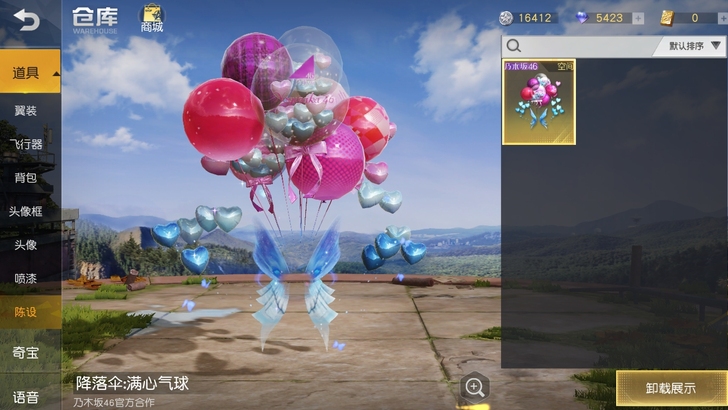Open the 飞行器 tab

pyautogui.click(x=26, y=144)
